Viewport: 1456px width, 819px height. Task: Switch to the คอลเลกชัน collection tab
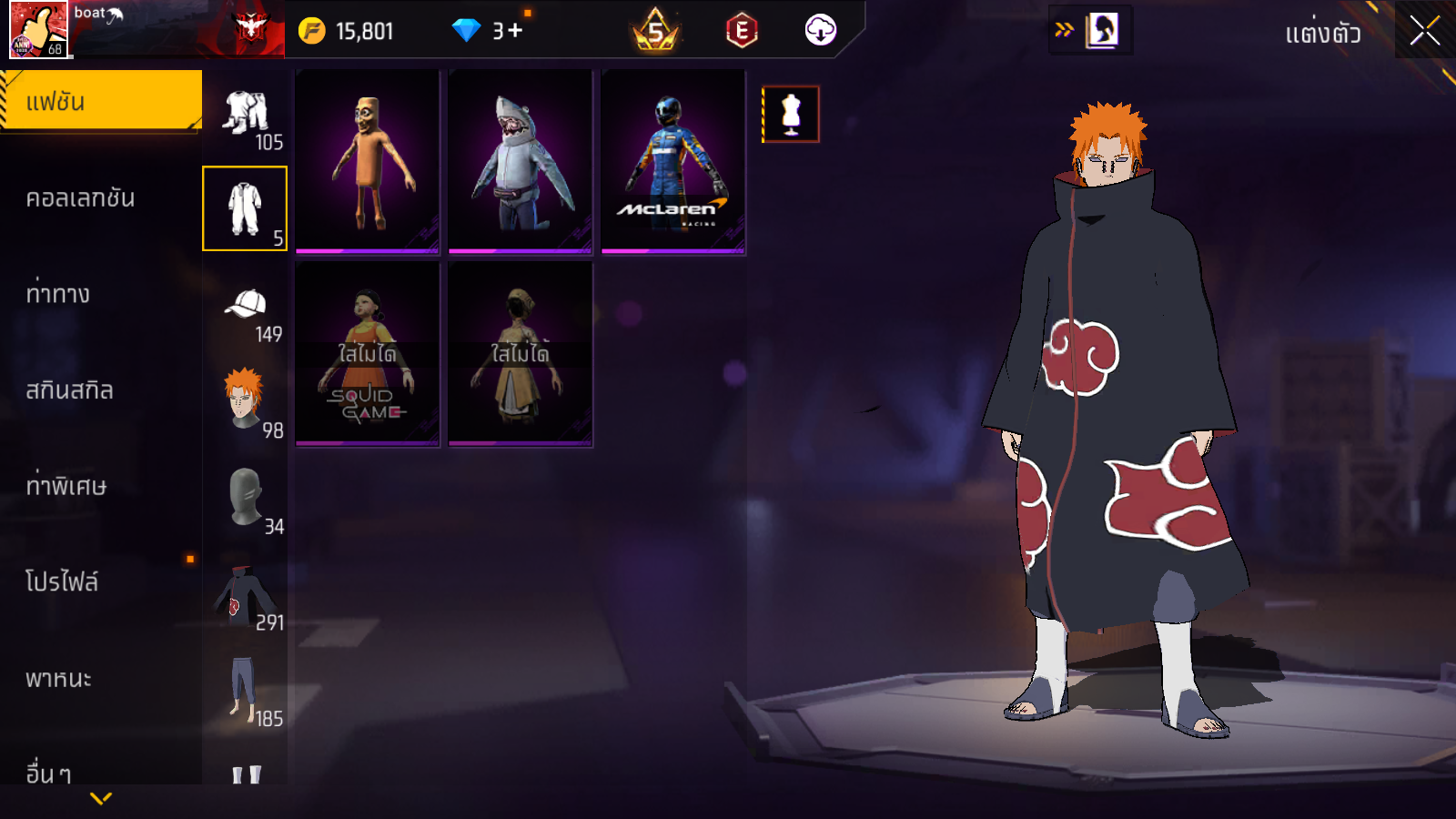point(81,197)
